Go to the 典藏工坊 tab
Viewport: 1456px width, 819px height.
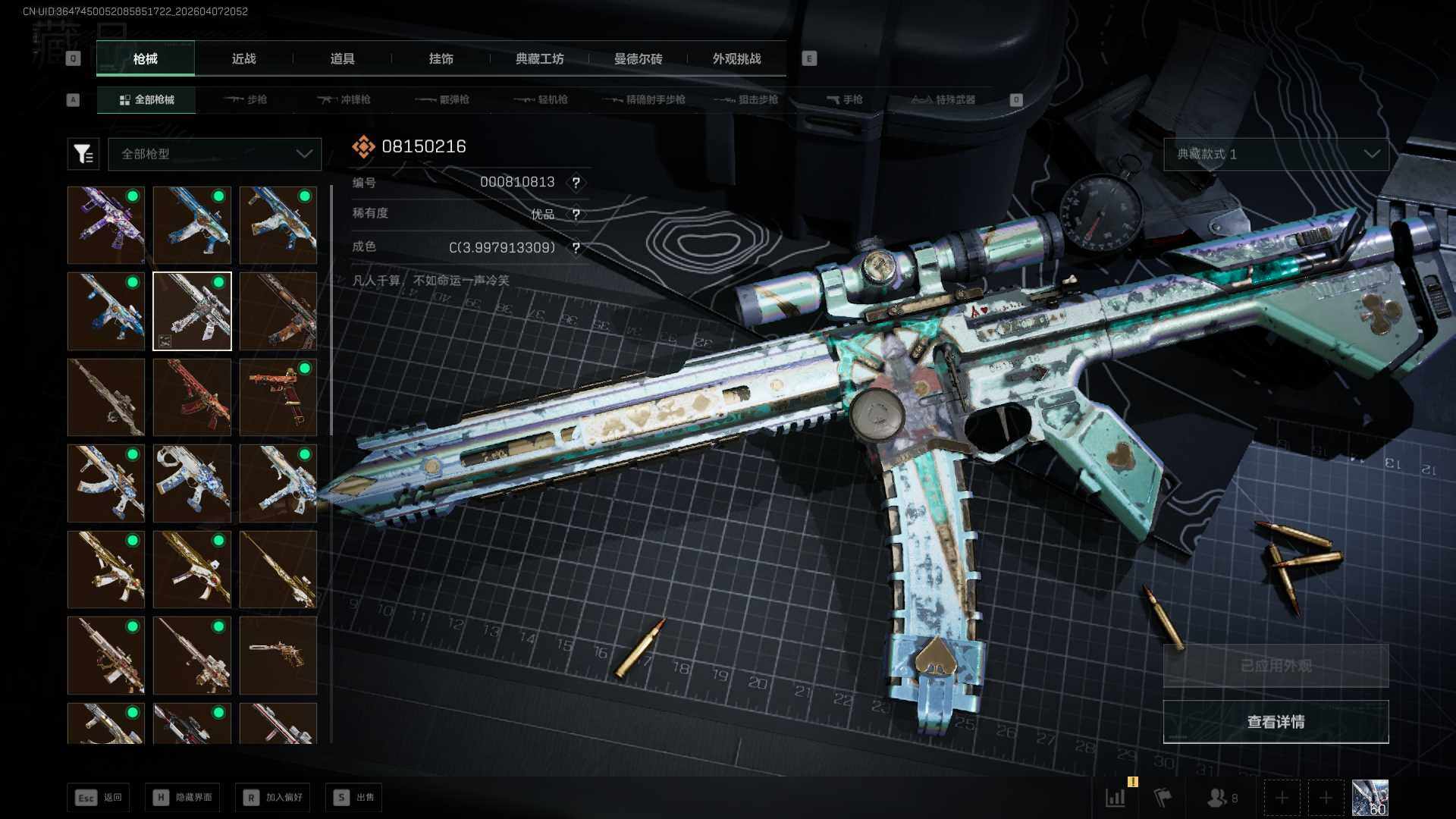(x=539, y=59)
